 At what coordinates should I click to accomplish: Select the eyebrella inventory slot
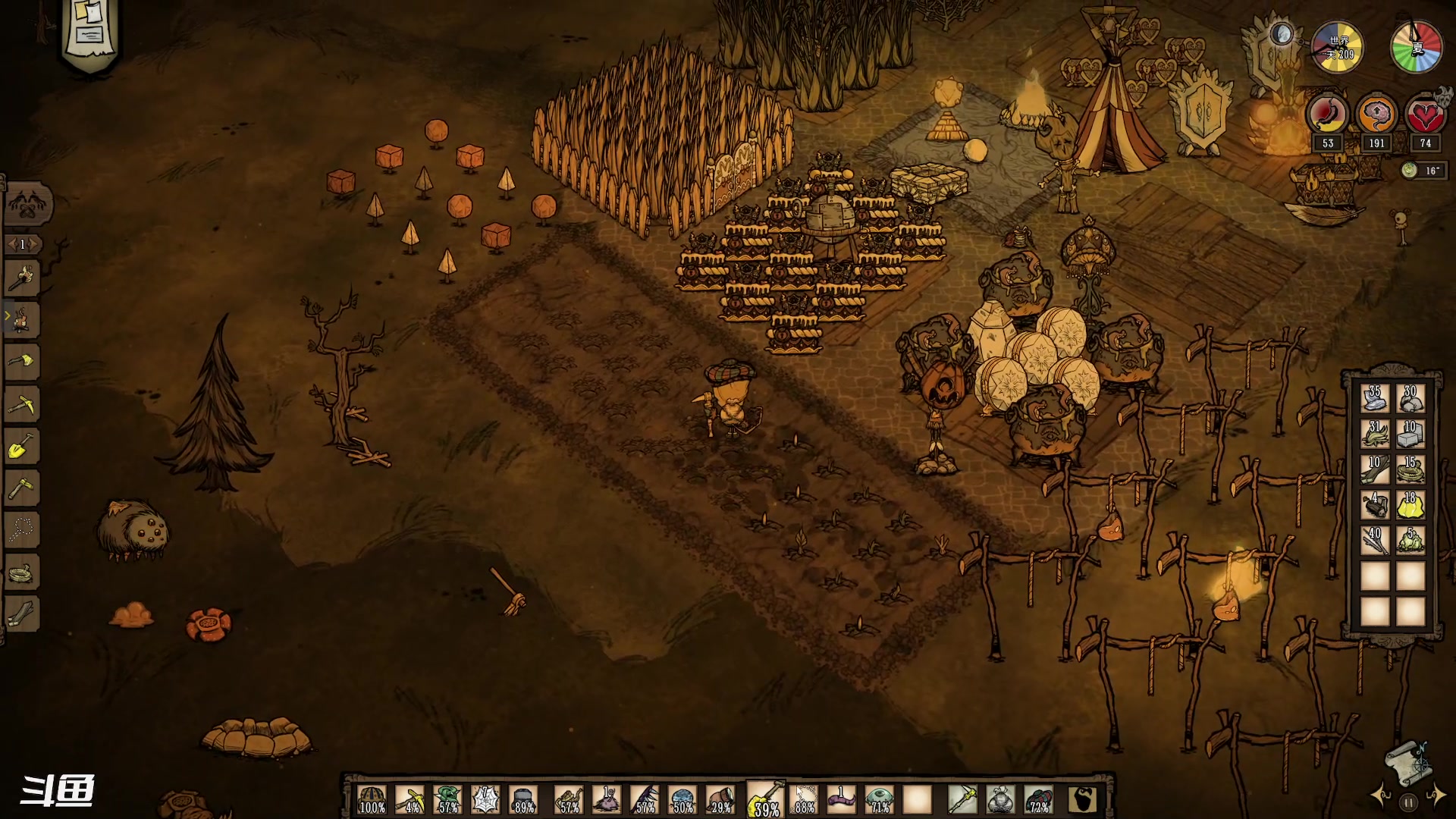[880, 799]
